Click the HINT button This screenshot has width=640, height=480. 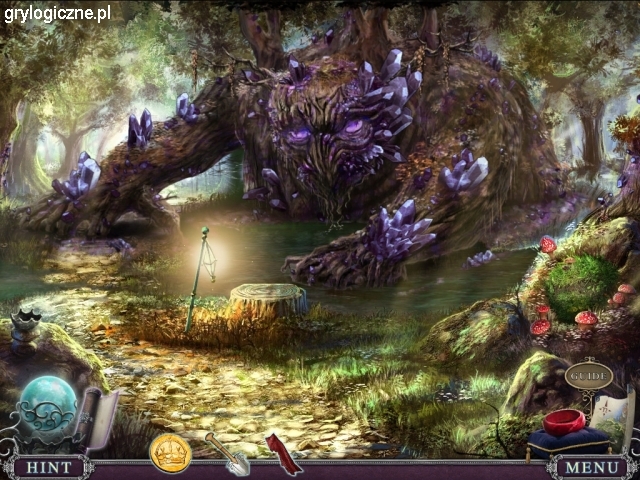click(47, 467)
